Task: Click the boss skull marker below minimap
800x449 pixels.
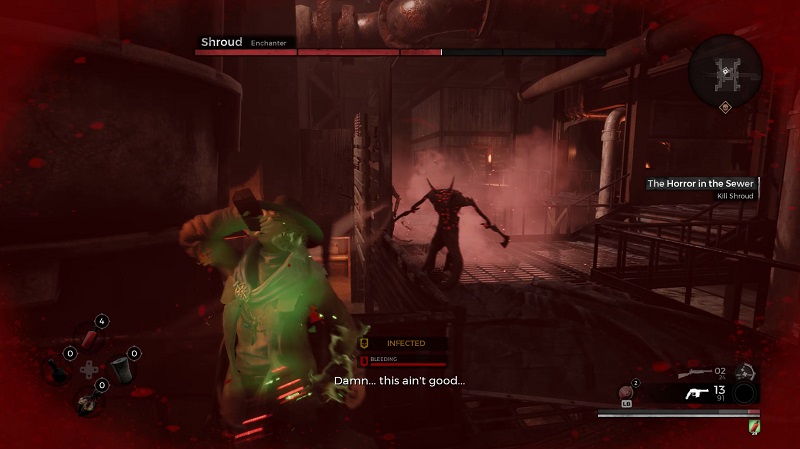Action: [725, 107]
